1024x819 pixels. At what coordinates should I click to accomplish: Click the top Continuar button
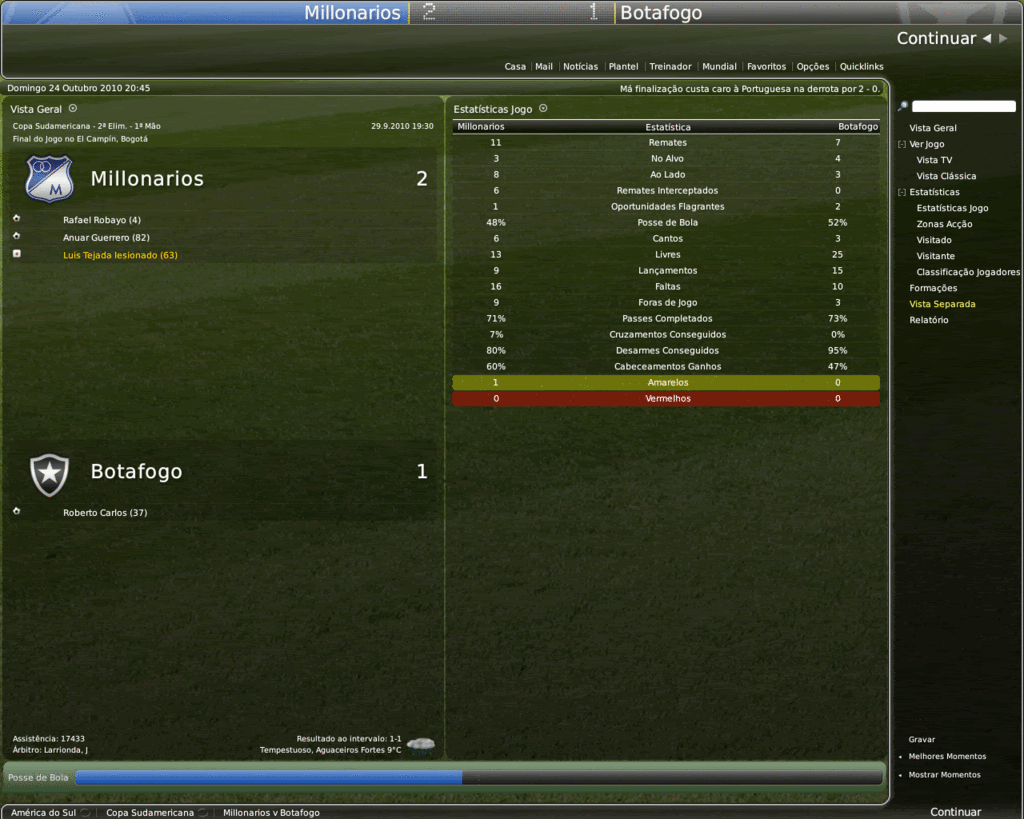pos(936,39)
